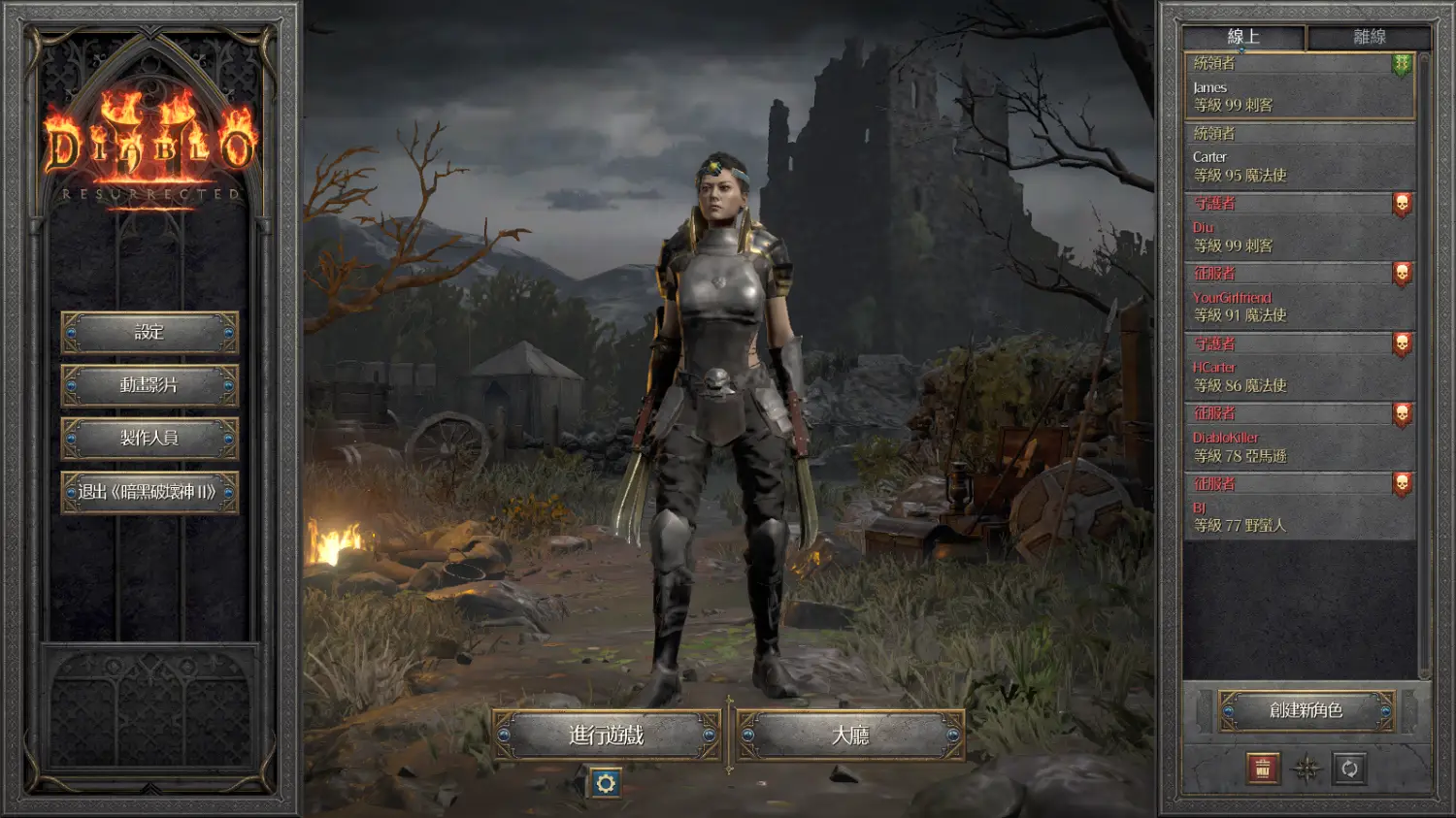
Task: Switch to the 離線 offline tab
Action: click(1369, 38)
